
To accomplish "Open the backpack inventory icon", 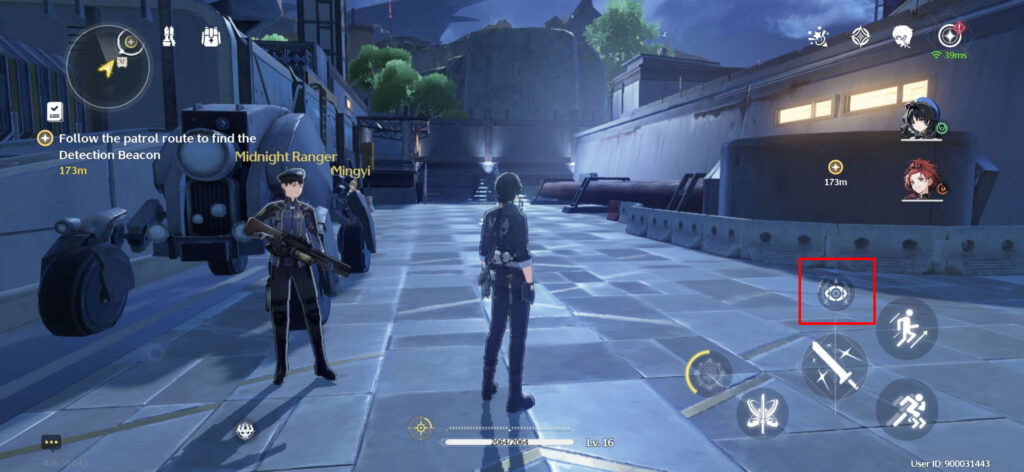I will (209, 39).
